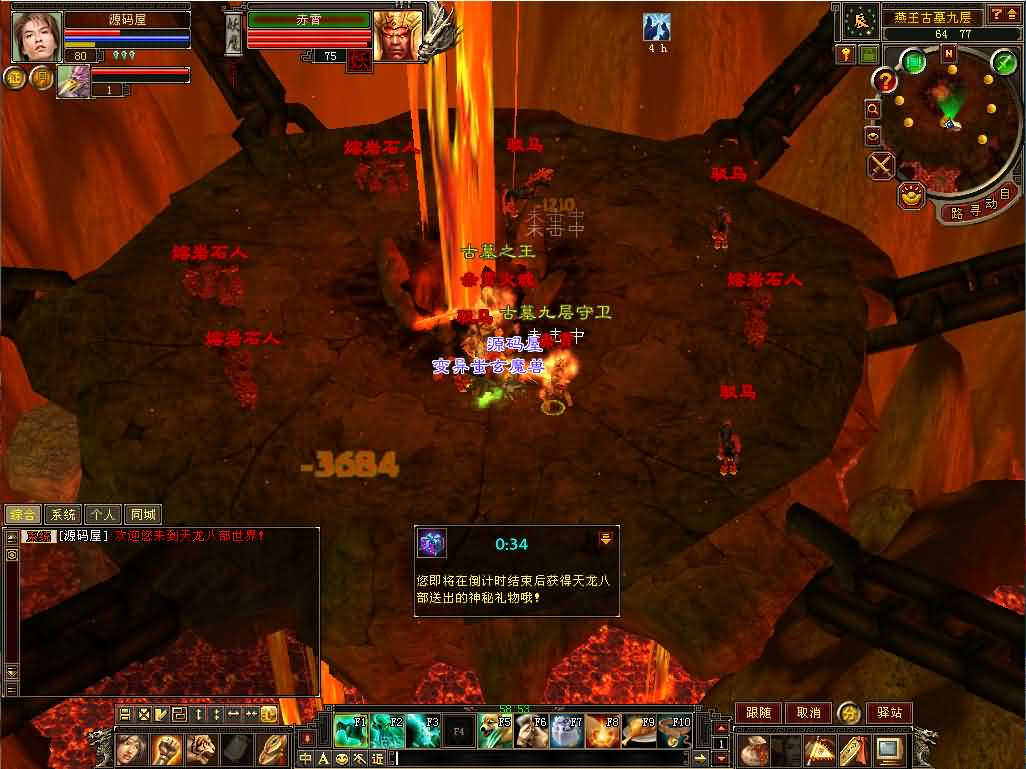
Task: Click the player portrait of 源码屋
Action: [x=37, y=37]
